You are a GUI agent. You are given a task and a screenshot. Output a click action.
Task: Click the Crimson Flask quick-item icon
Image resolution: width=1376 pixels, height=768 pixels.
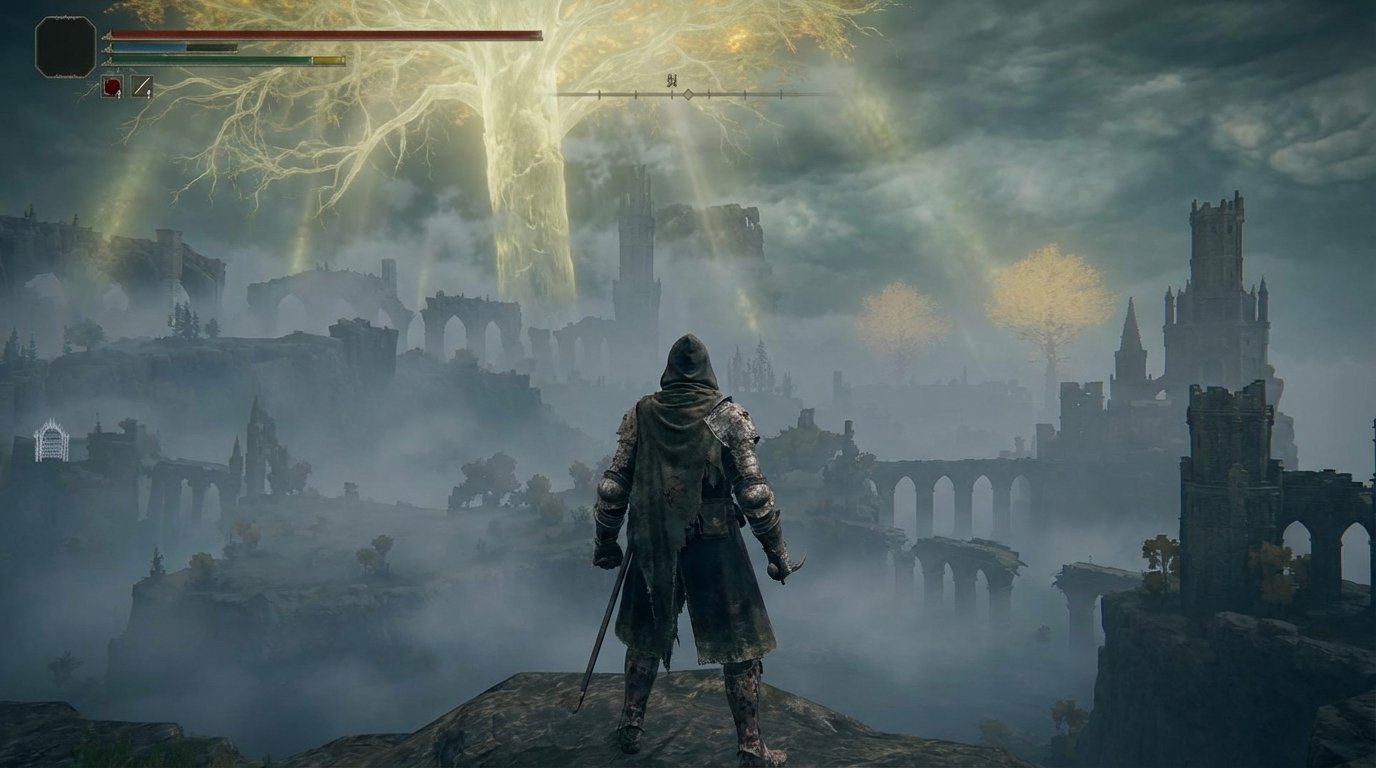[x=111, y=84]
